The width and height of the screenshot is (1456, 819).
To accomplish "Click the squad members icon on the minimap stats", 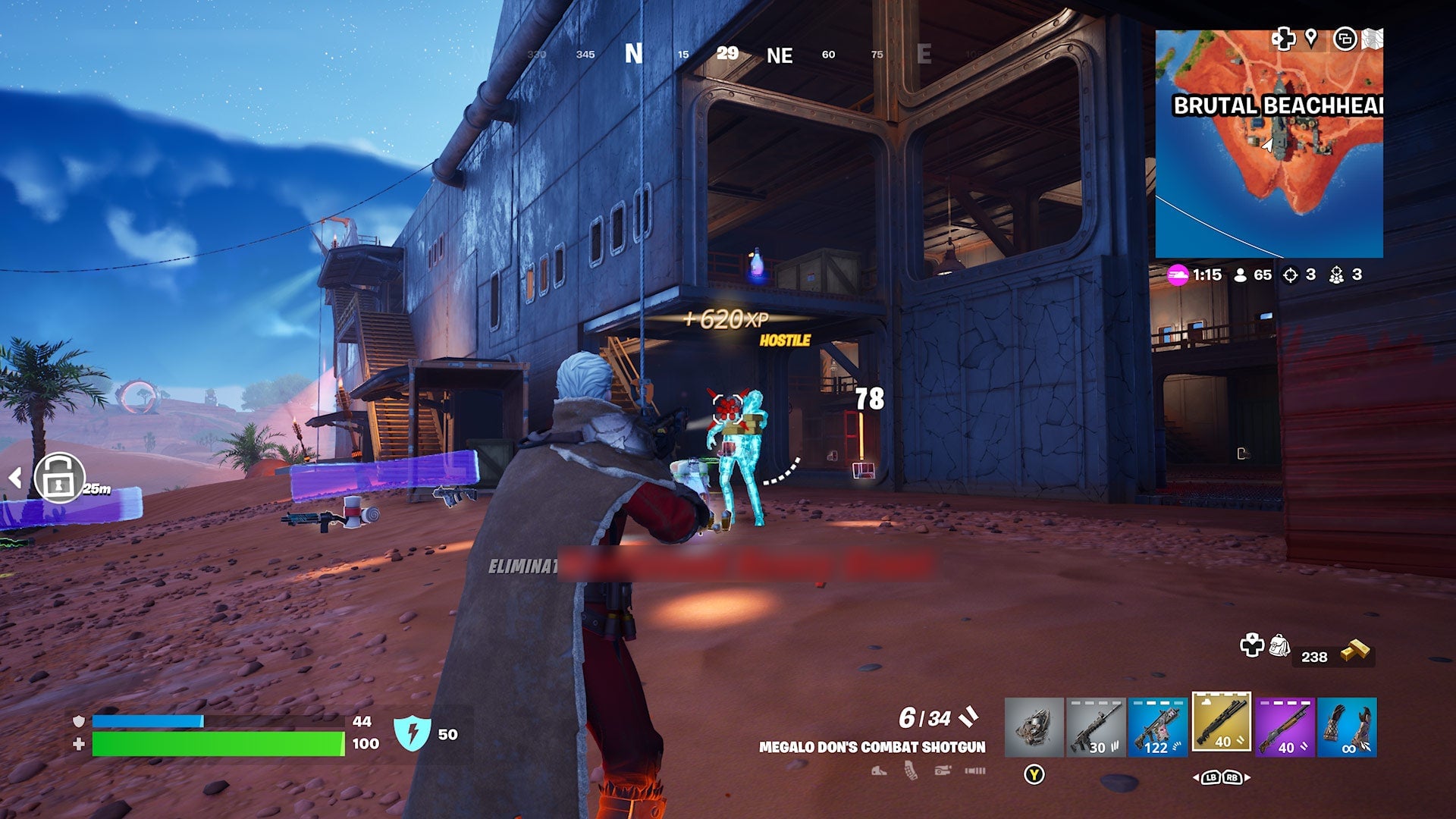I will coord(1337,275).
